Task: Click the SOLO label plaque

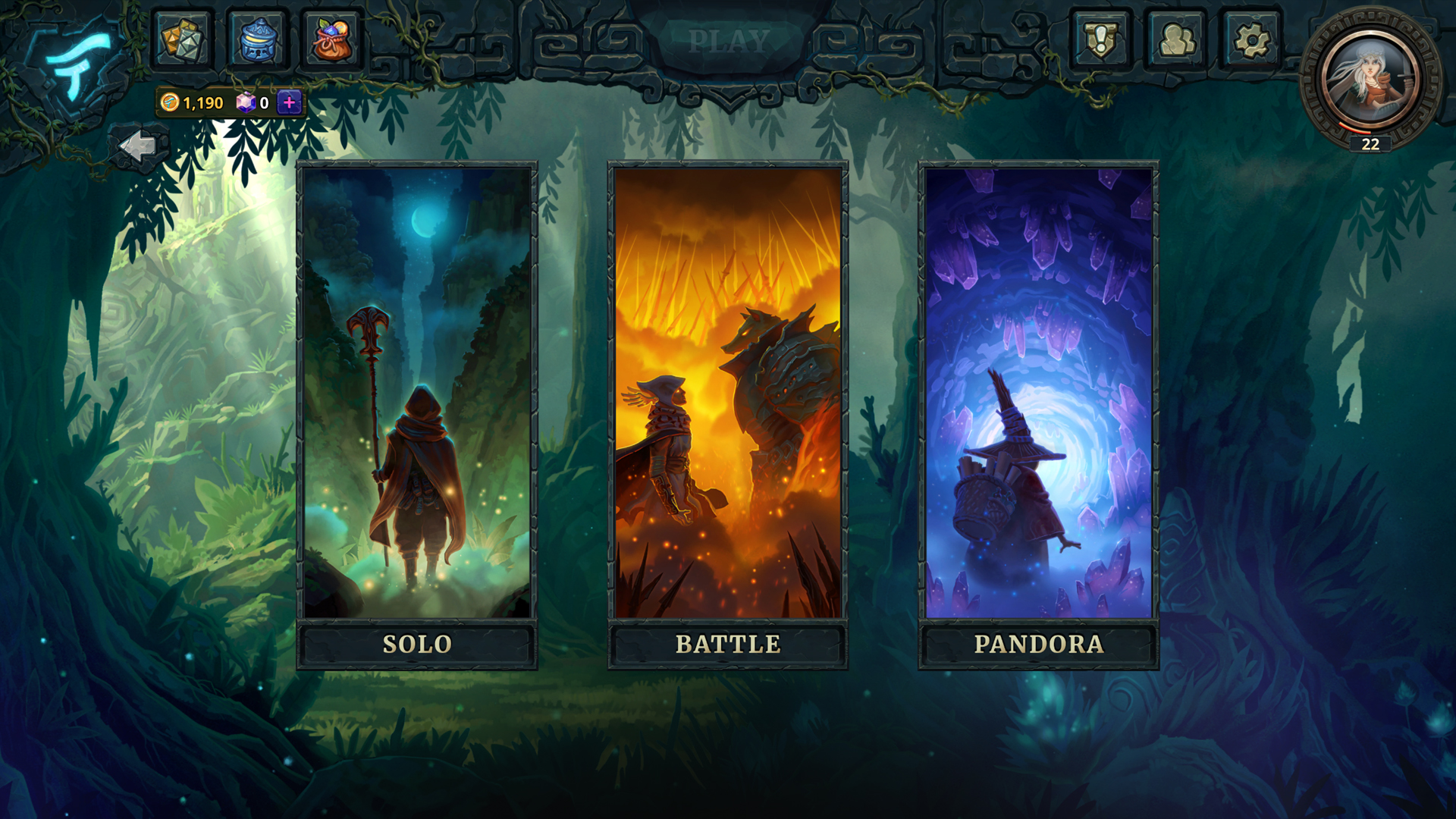Action: point(417,644)
